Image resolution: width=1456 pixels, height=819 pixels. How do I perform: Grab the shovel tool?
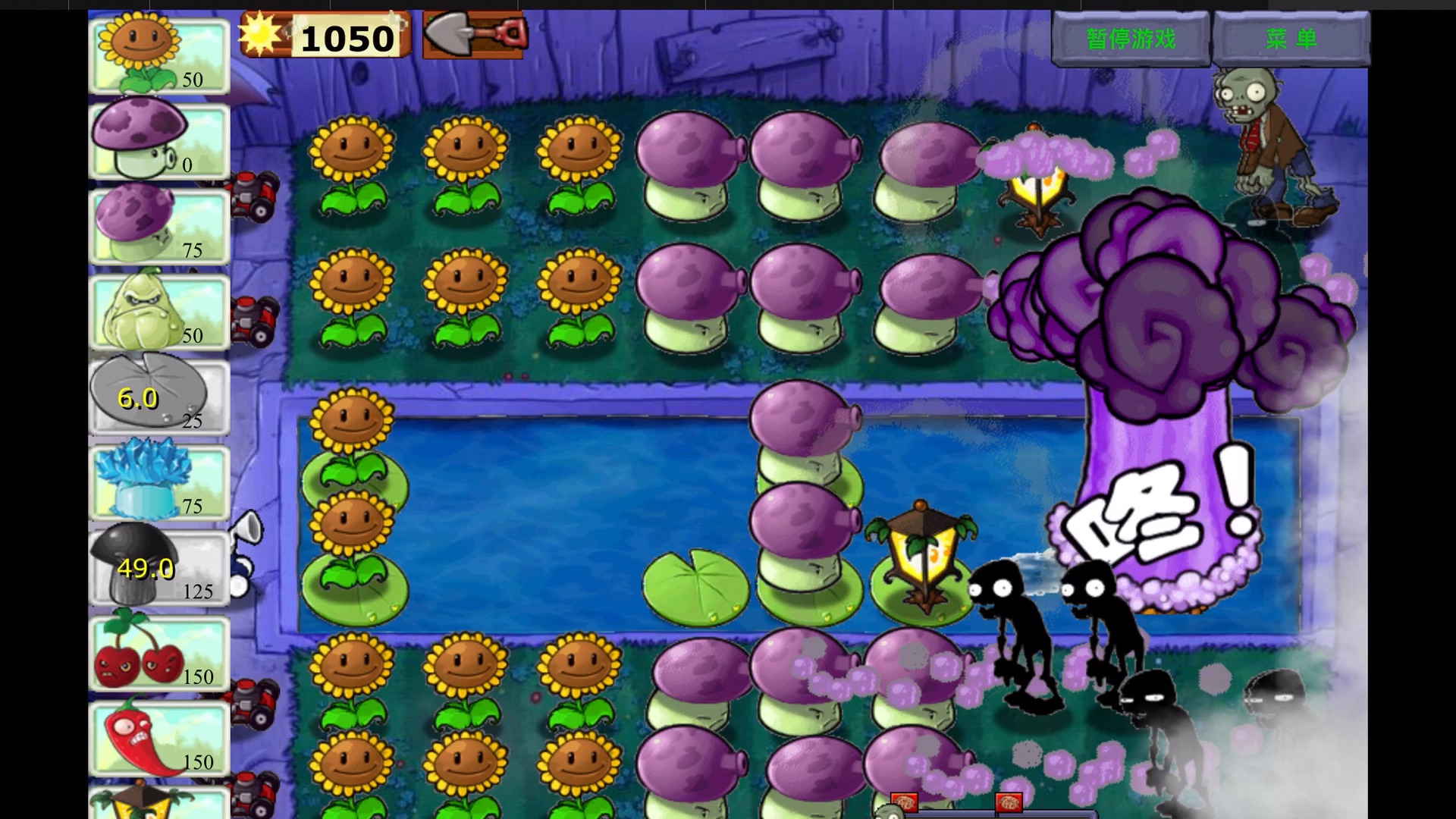click(473, 35)
